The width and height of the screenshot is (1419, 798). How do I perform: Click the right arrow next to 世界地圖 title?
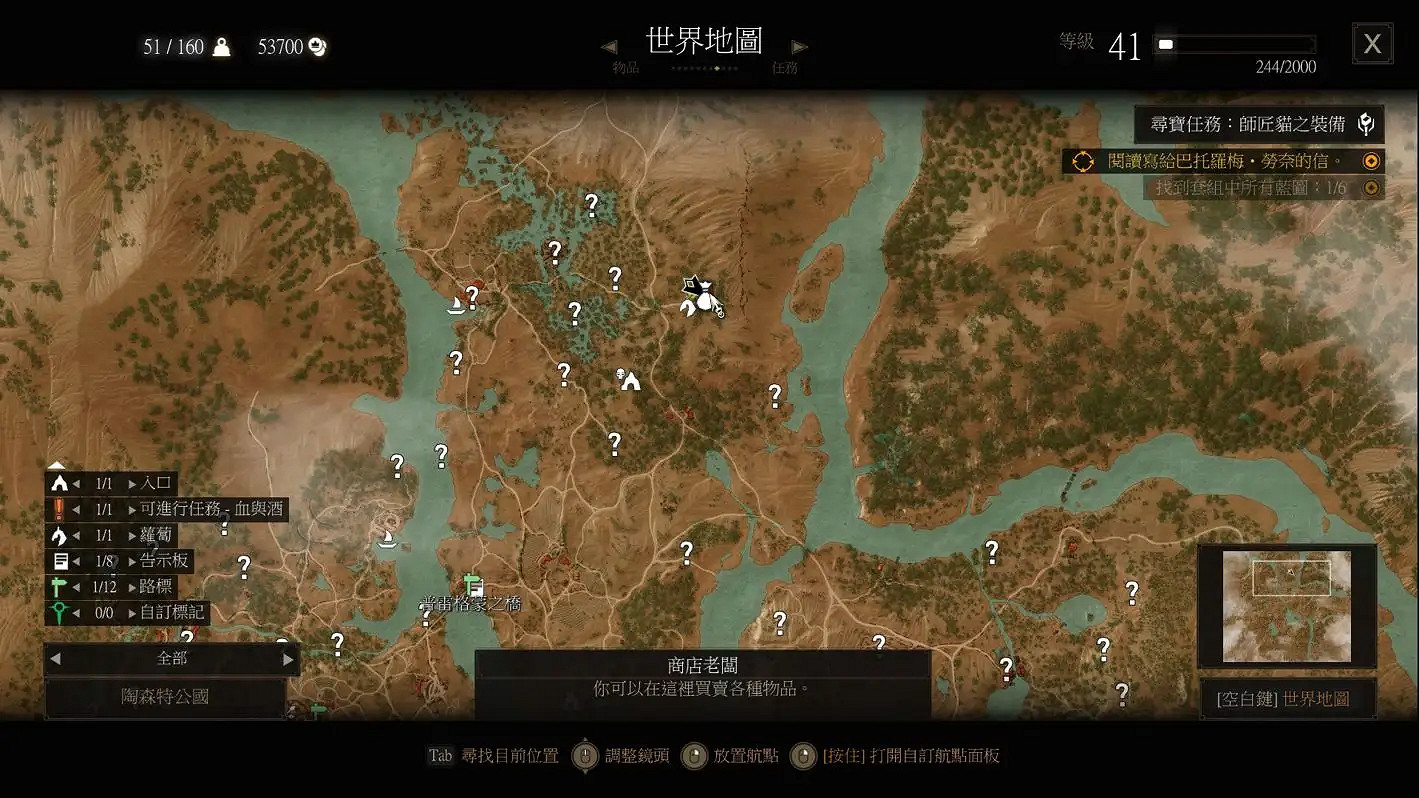(x=798, y=46)
